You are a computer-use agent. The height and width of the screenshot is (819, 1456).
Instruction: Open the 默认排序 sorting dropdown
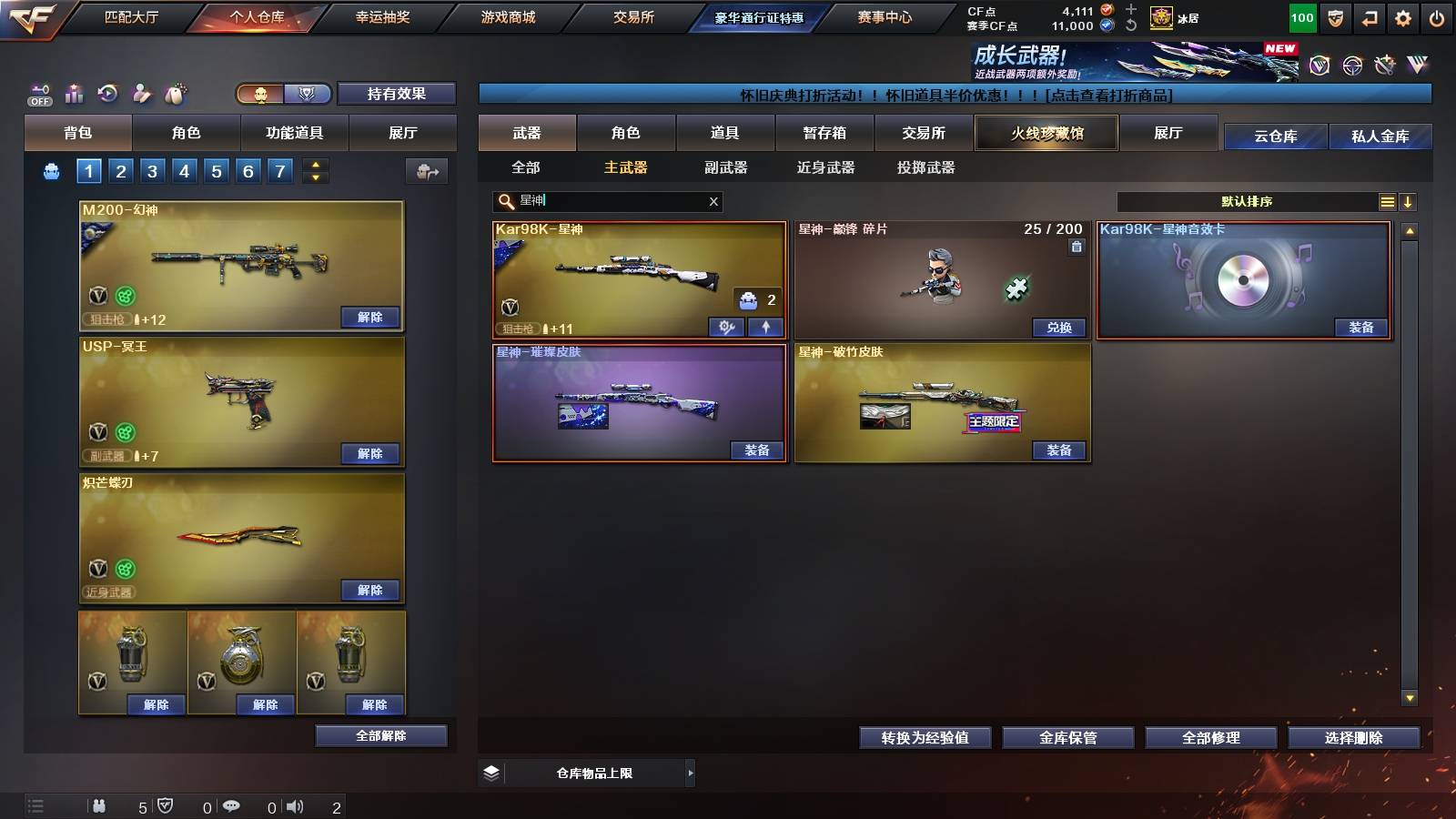coord(1247,201)
